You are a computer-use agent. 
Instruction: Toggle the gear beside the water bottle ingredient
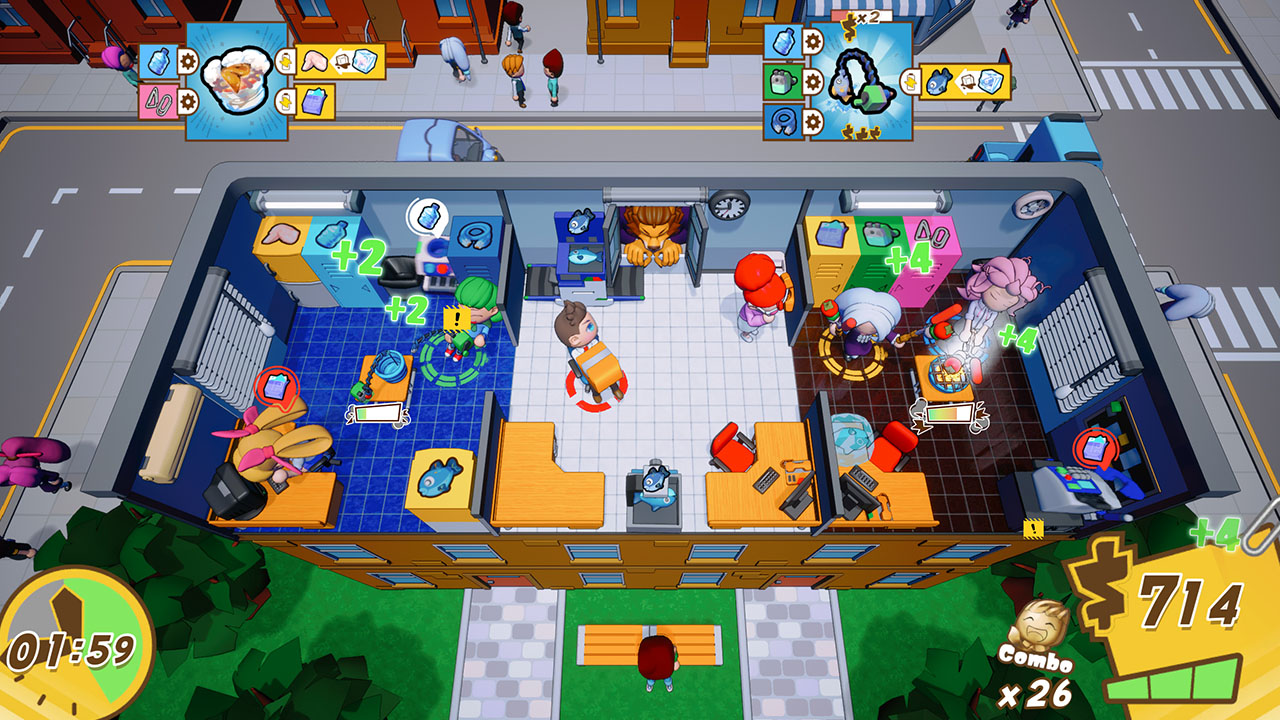[187, 63]
